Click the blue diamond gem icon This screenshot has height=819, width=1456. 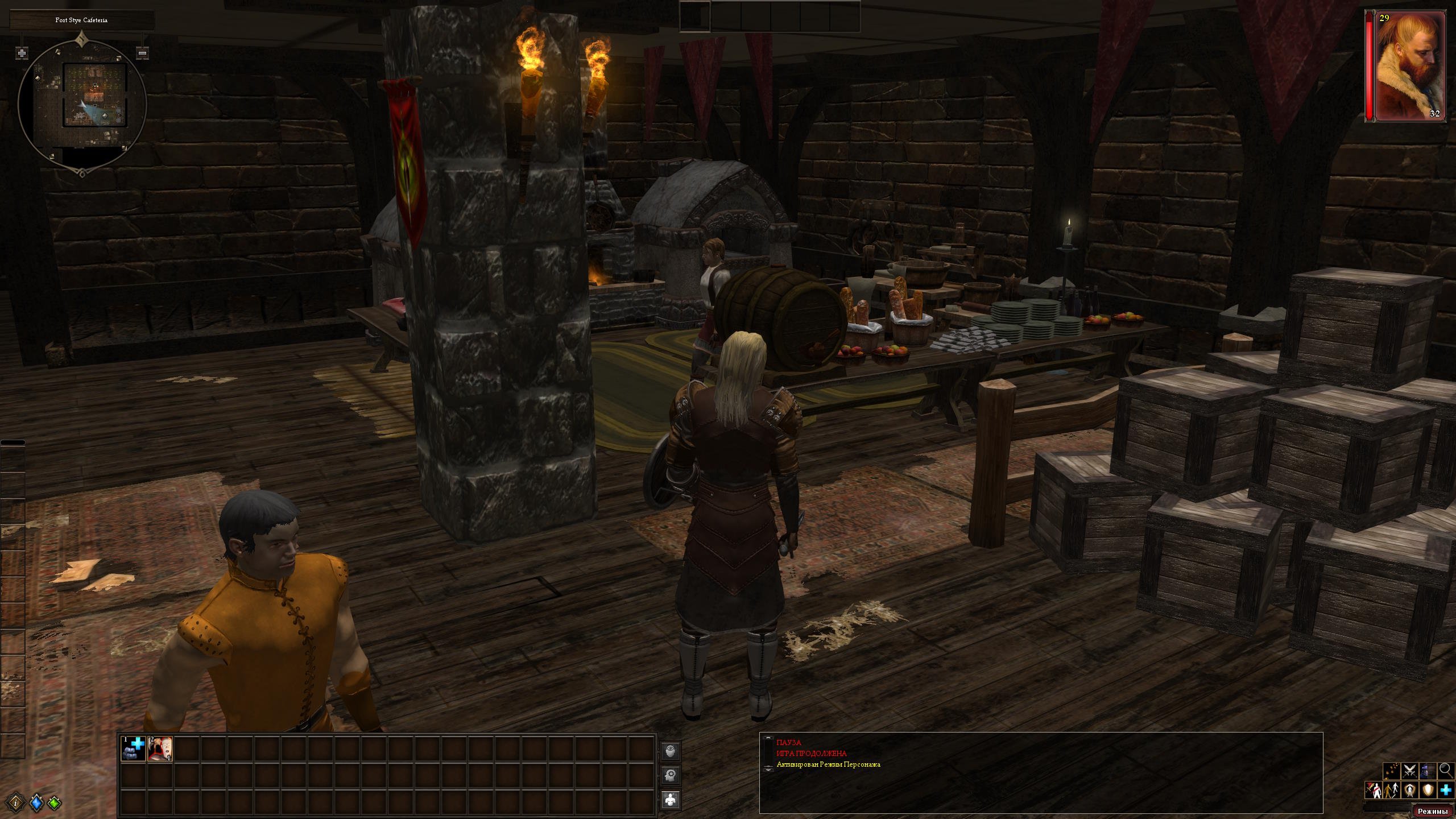coord(36,803)
